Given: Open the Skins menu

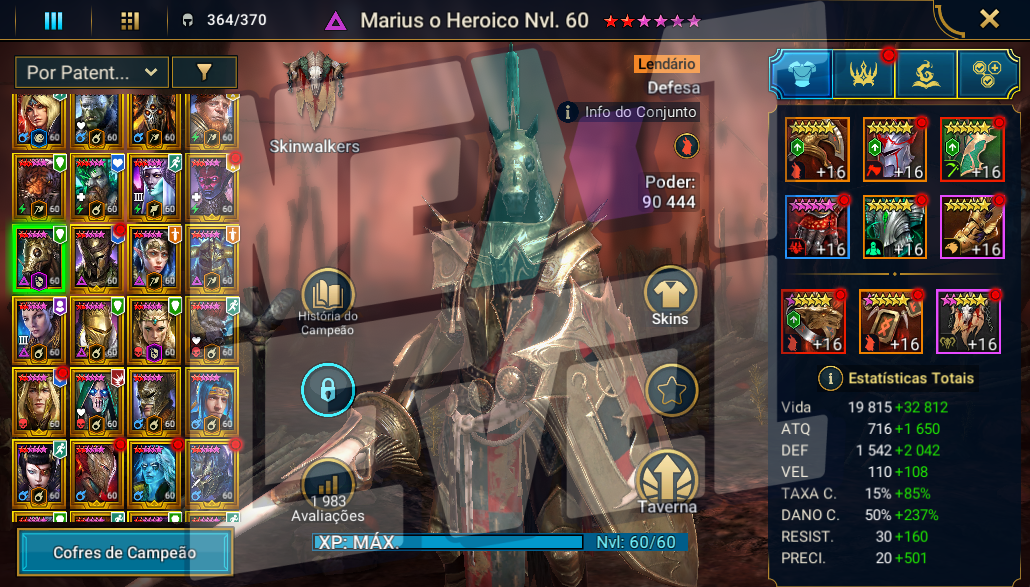Looking at the screenshot, I should tap(670, 295).
